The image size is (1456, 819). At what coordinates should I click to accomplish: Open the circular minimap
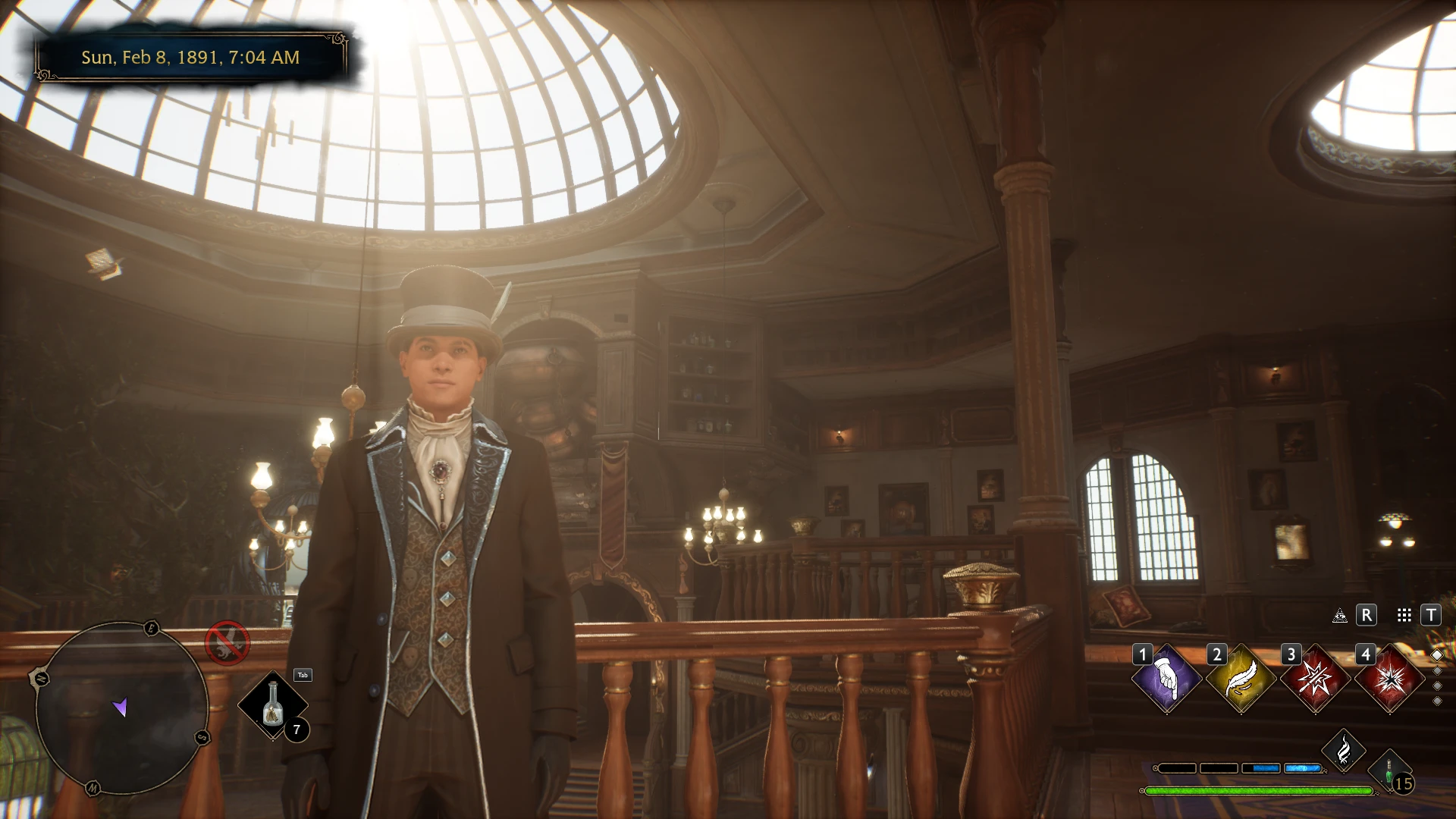tap(121, 708)
